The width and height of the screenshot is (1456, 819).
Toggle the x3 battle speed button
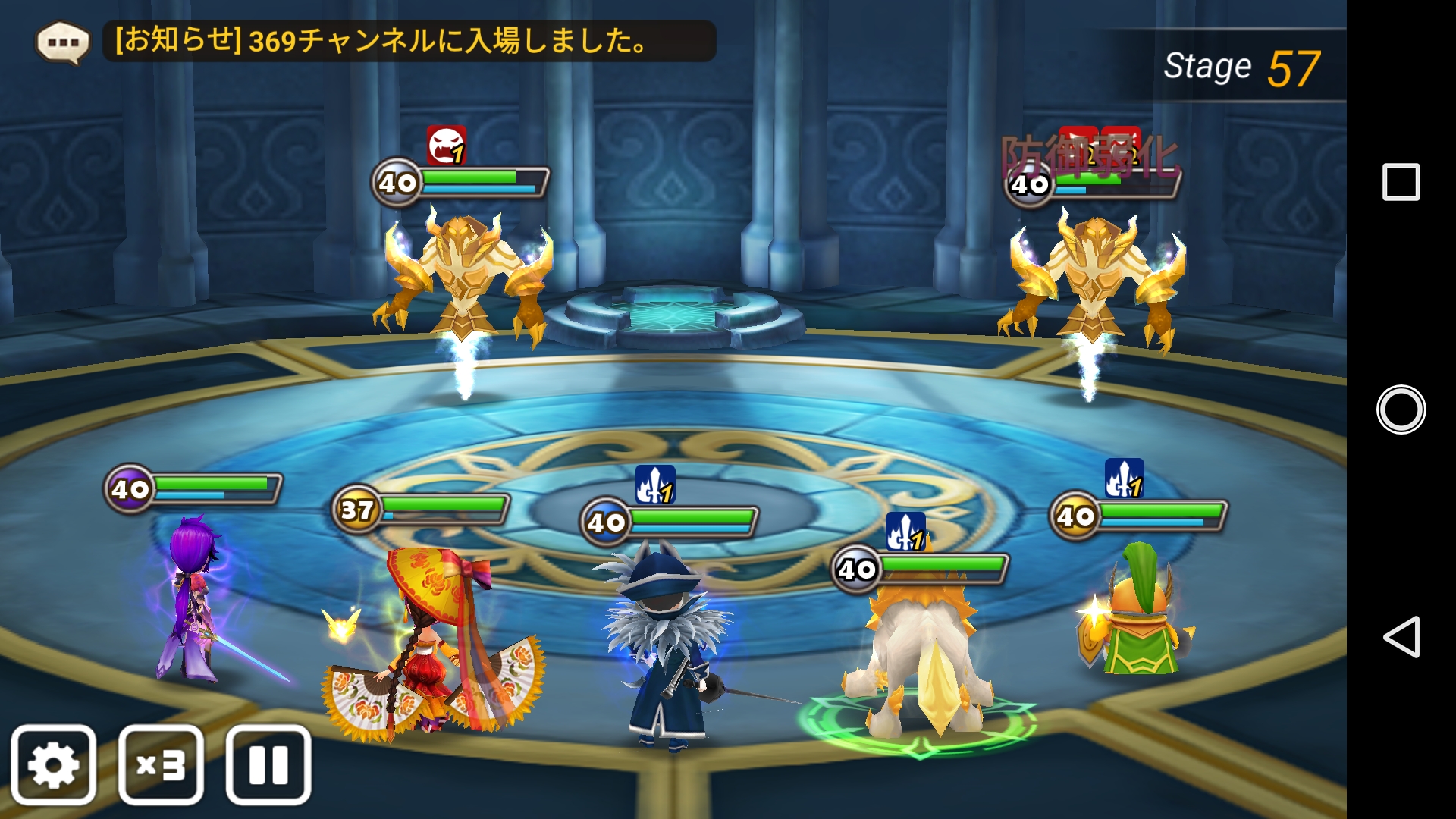[x=161, y=764]
